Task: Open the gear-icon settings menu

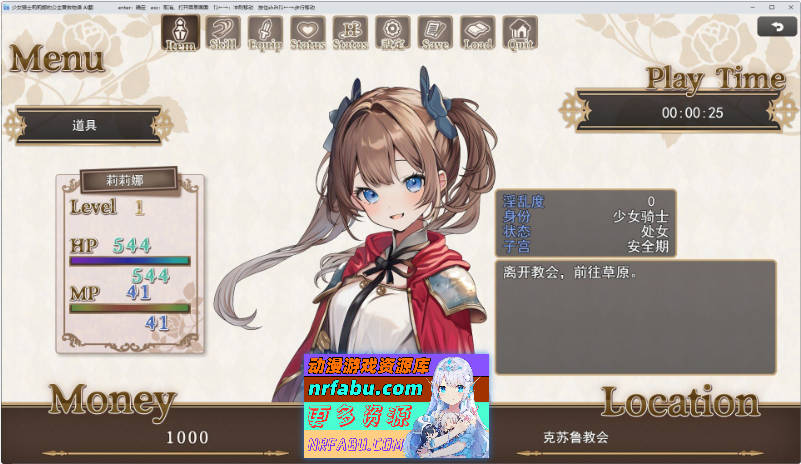Action: [392, 33]
